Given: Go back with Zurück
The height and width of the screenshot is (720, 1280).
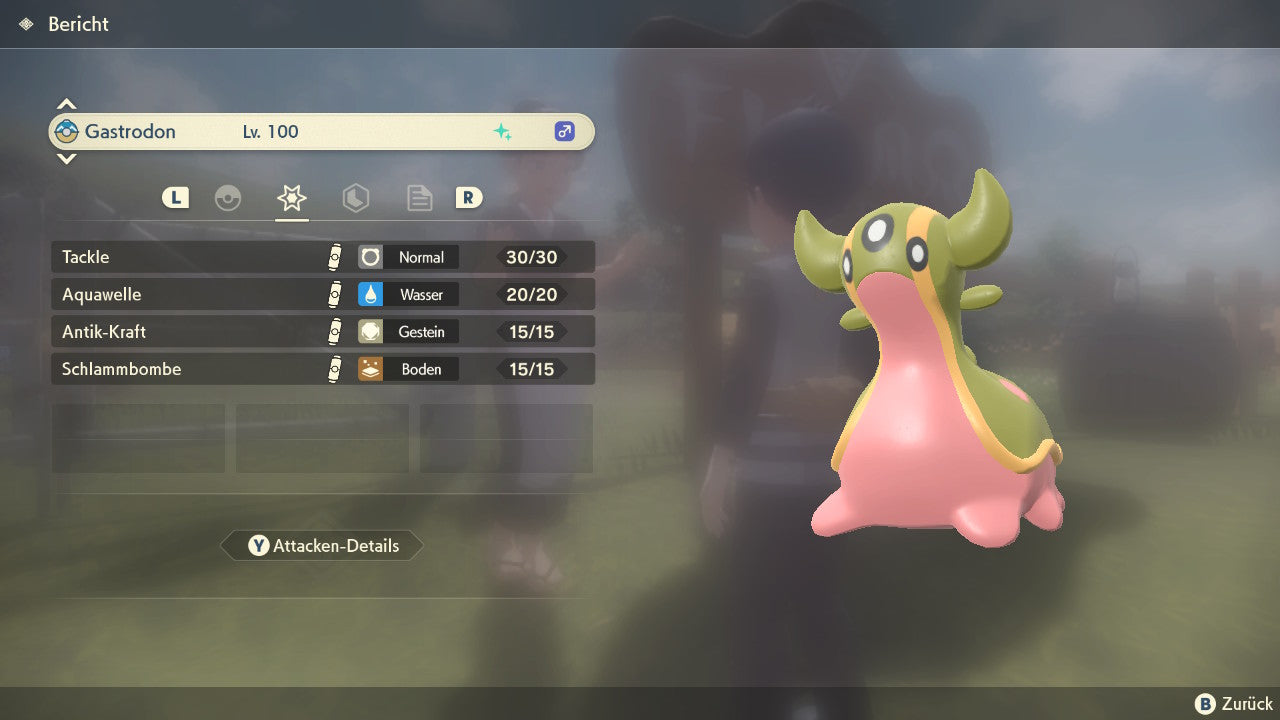Looking at the screenshot, I should [1234, 704].
